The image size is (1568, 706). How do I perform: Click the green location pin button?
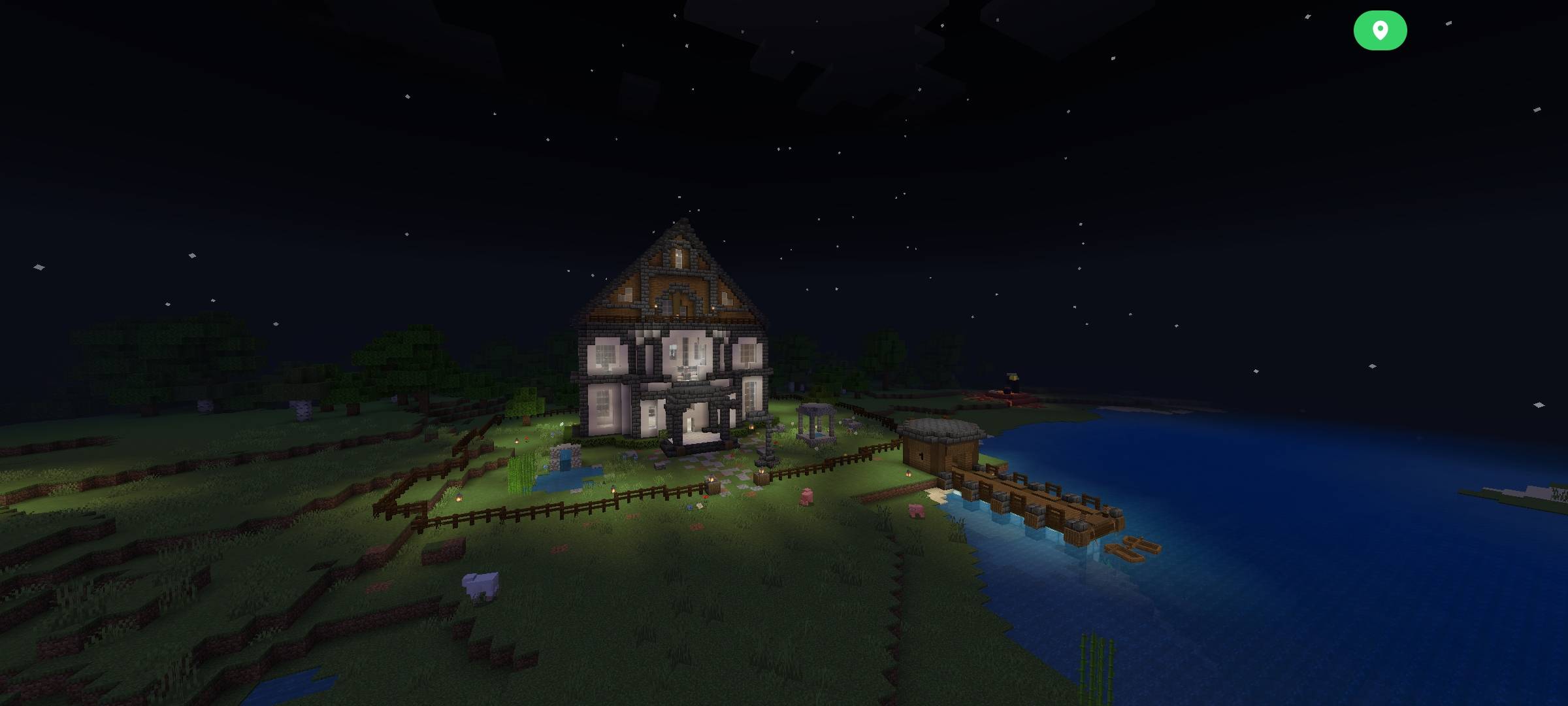point(1380,29)
